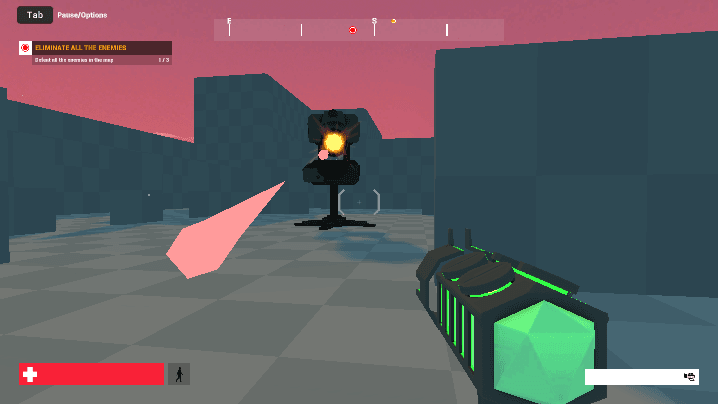The height and width of the screenshot is (404, 718).
Task: Click the weapon icon beside ammo bar
Action: (690, 377)
